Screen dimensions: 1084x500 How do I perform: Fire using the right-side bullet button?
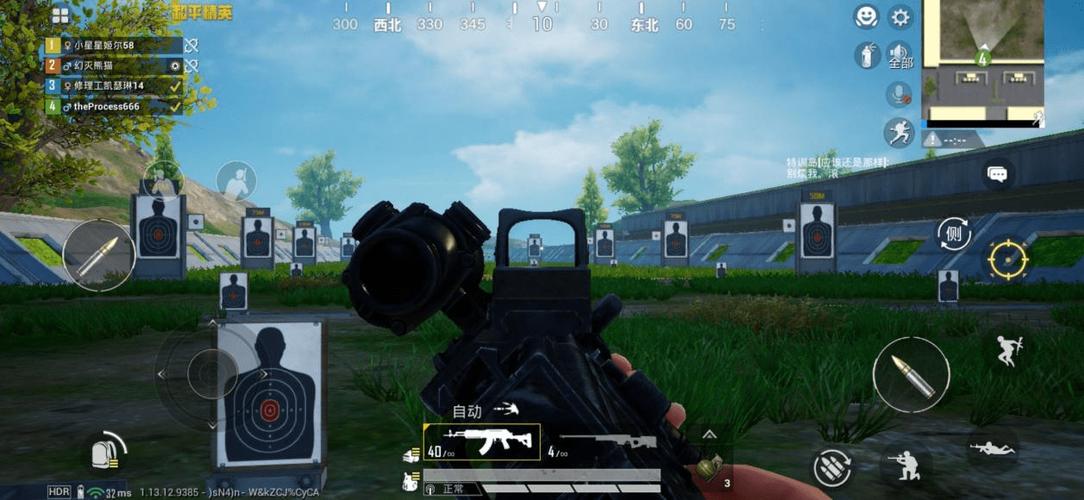pyautogui.click(x=911, y=375)
